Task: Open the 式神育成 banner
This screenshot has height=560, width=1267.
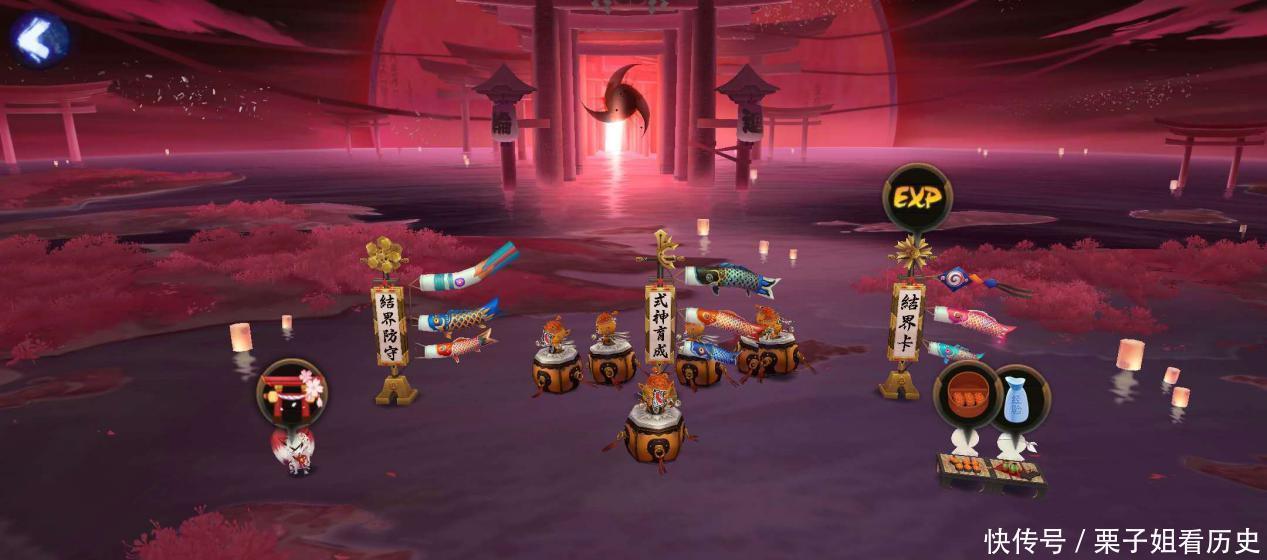Action: coord(660,325)
